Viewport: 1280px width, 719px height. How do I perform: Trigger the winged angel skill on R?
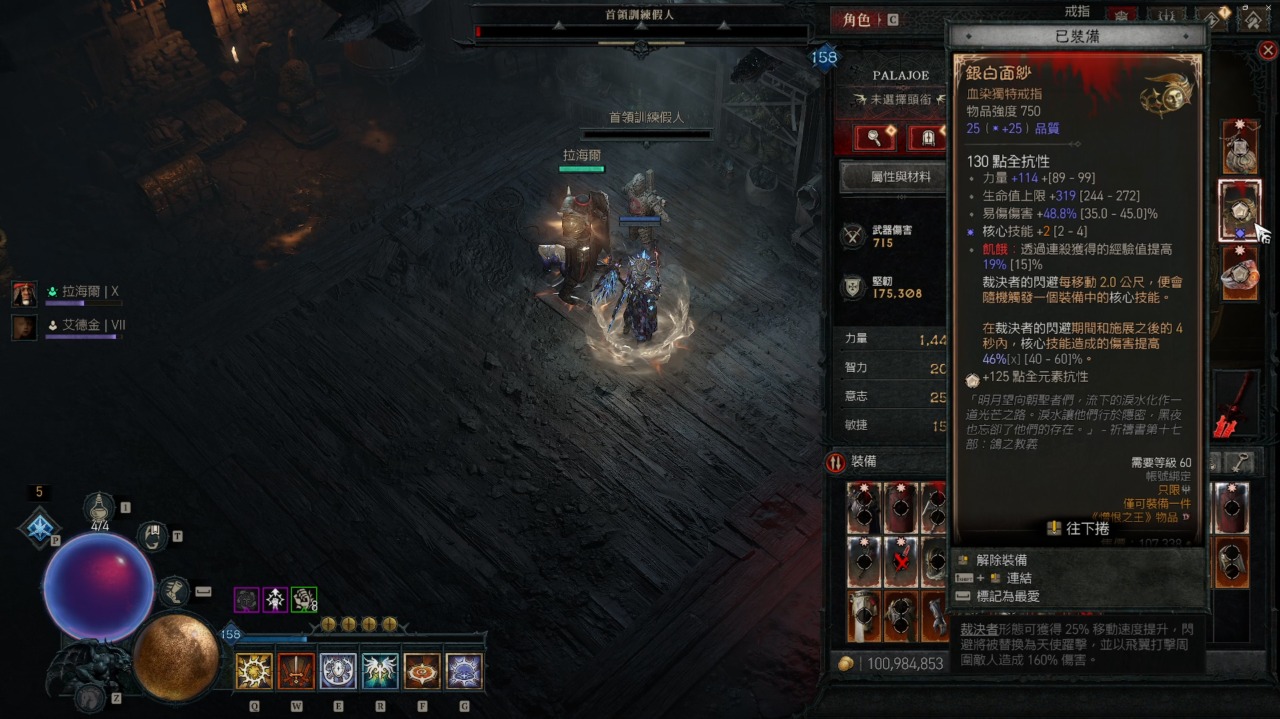click(380, 671)
